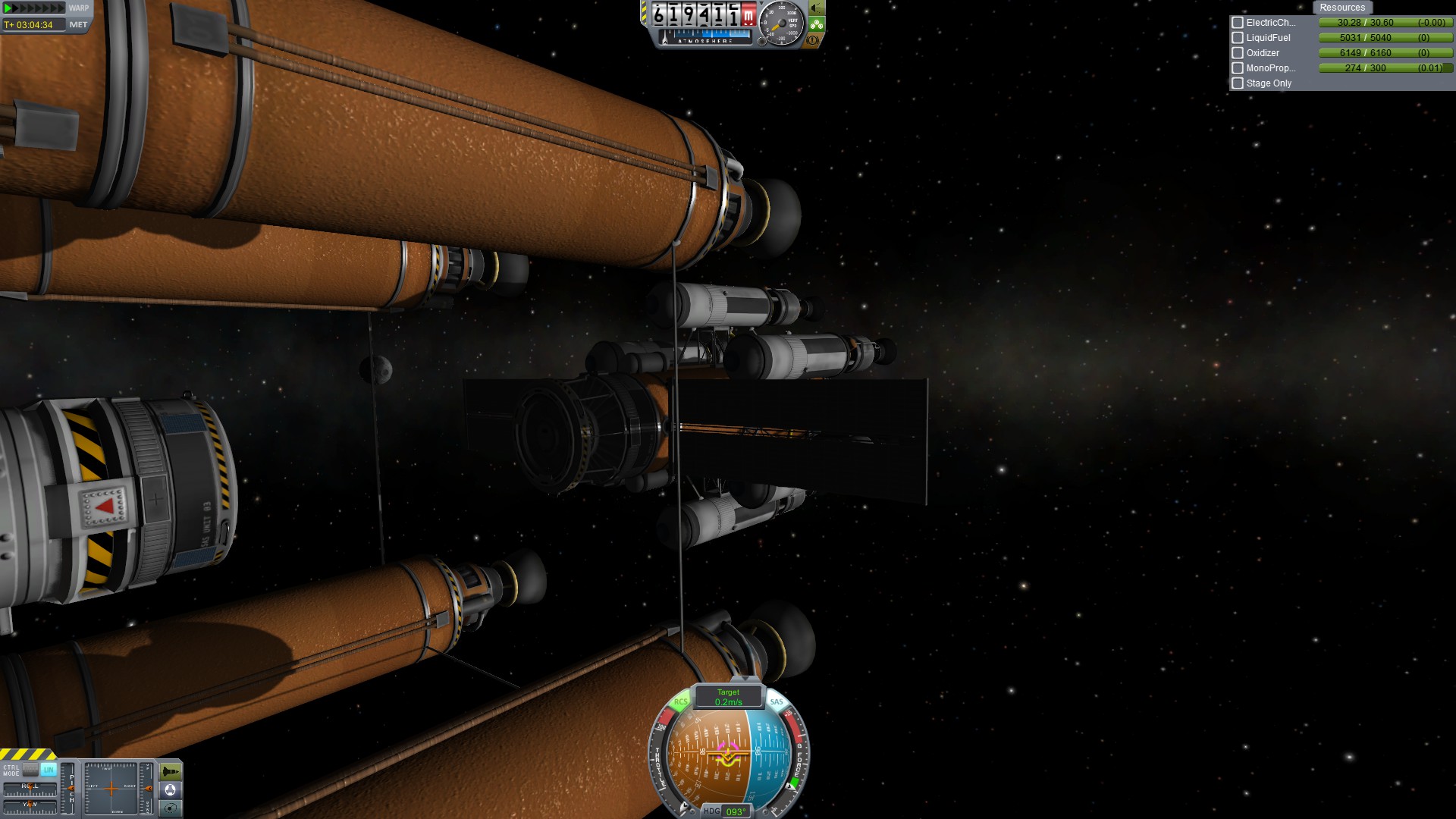
Task: Click the time warp arrows indicator
Action: (x=35, y=8)
